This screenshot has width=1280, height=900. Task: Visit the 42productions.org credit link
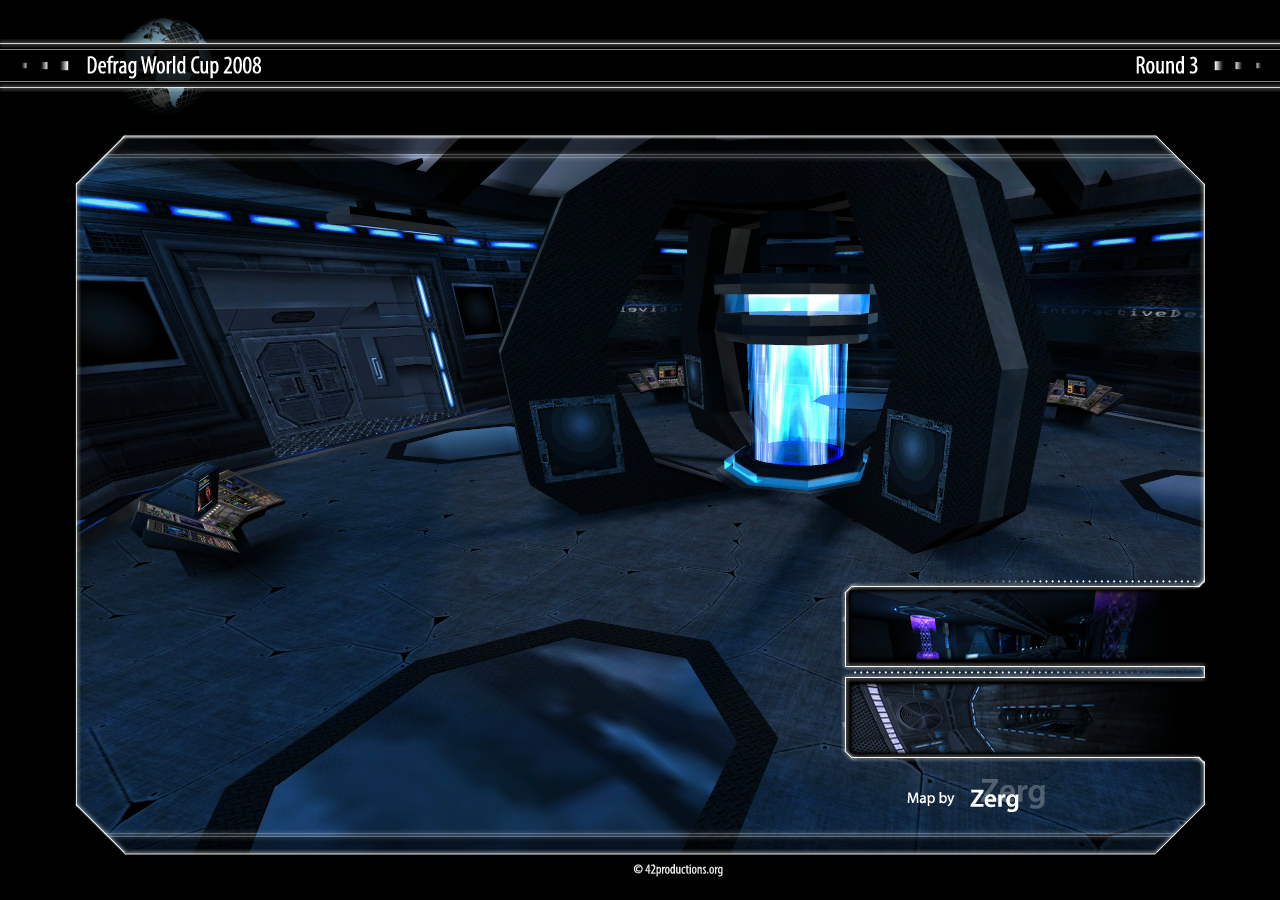(x=678, y=870)
